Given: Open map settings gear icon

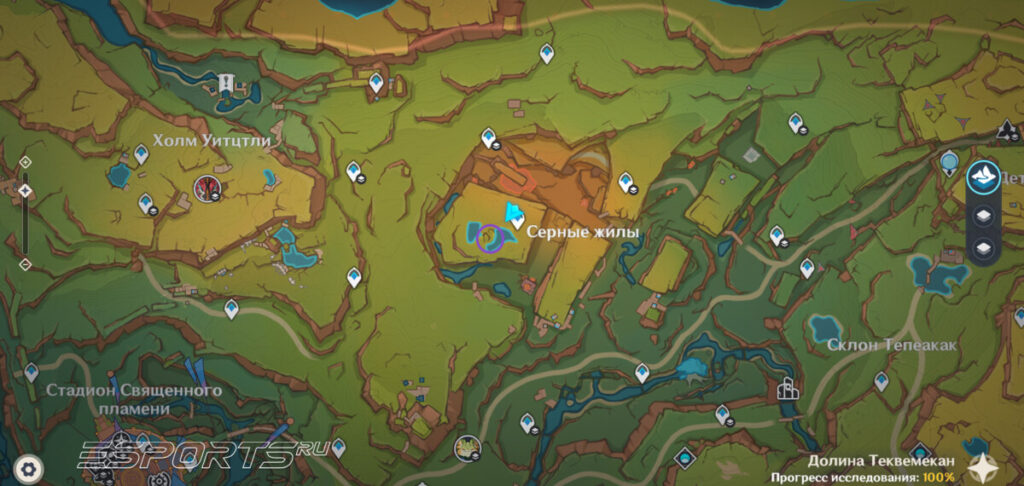Looking at the screenshot, I should (30, 467).
